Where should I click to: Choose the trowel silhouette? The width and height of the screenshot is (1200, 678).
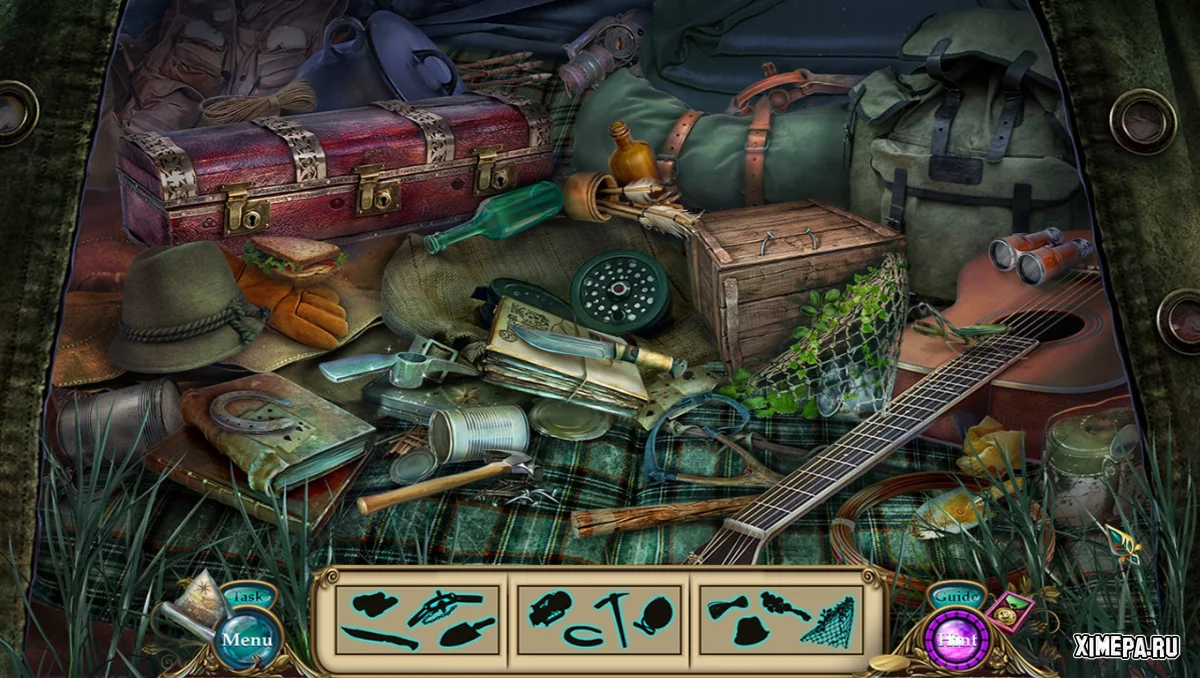tap(468, 632)
